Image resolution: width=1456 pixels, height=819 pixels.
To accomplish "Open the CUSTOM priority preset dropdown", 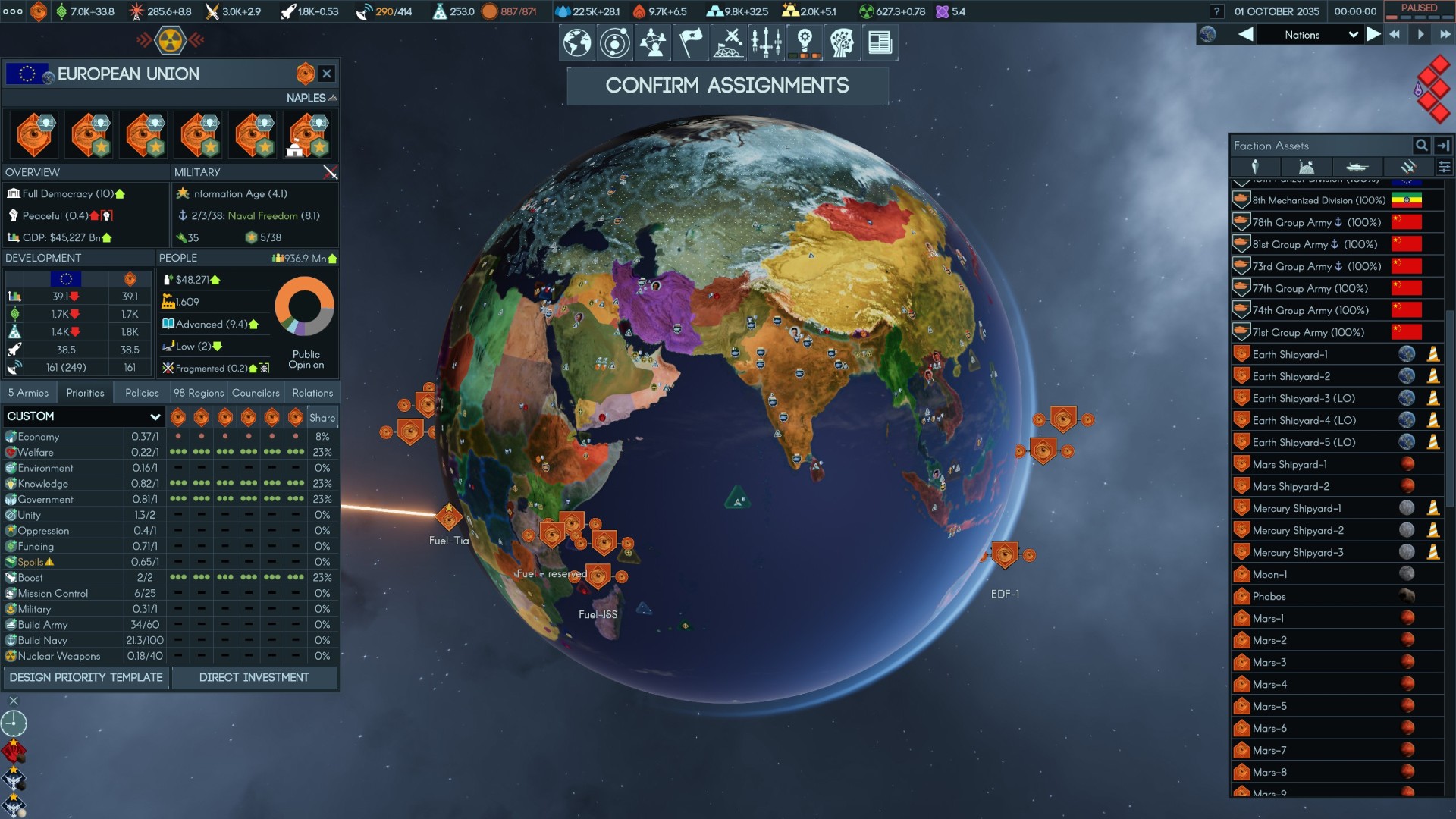I will pyautogui.click(x=83, y=416).
